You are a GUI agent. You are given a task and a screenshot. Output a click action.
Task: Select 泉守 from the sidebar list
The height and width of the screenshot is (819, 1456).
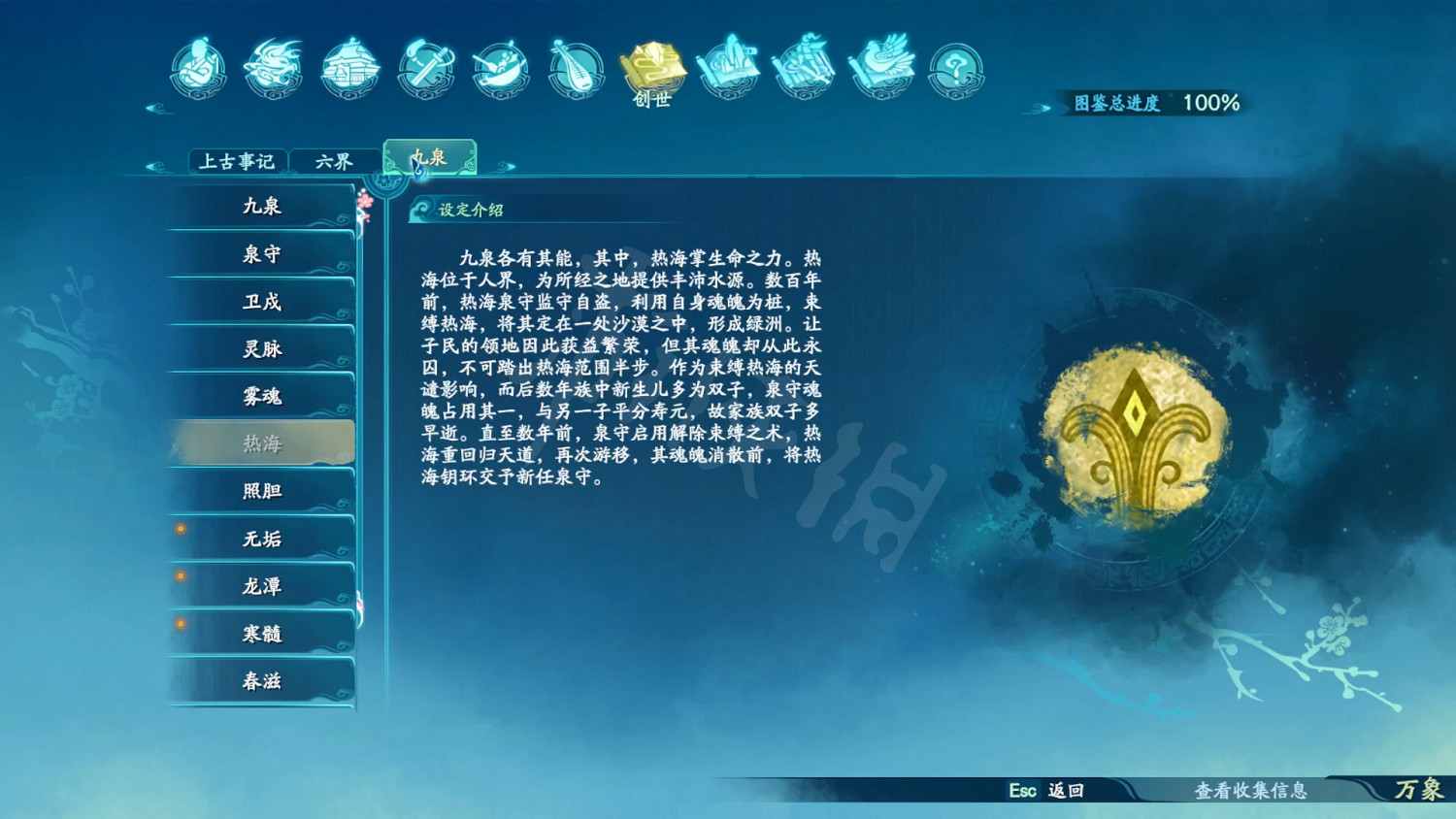[260, 253]
